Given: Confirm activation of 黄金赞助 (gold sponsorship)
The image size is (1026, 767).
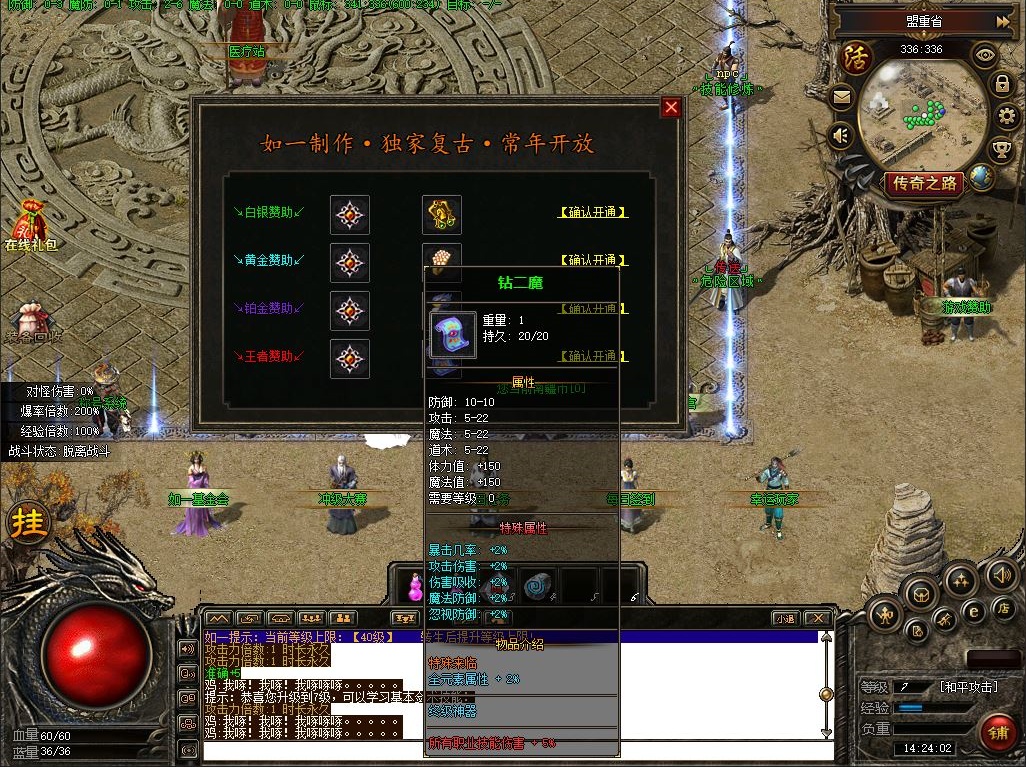Looking at the screenshot, I should coord(593,261).
